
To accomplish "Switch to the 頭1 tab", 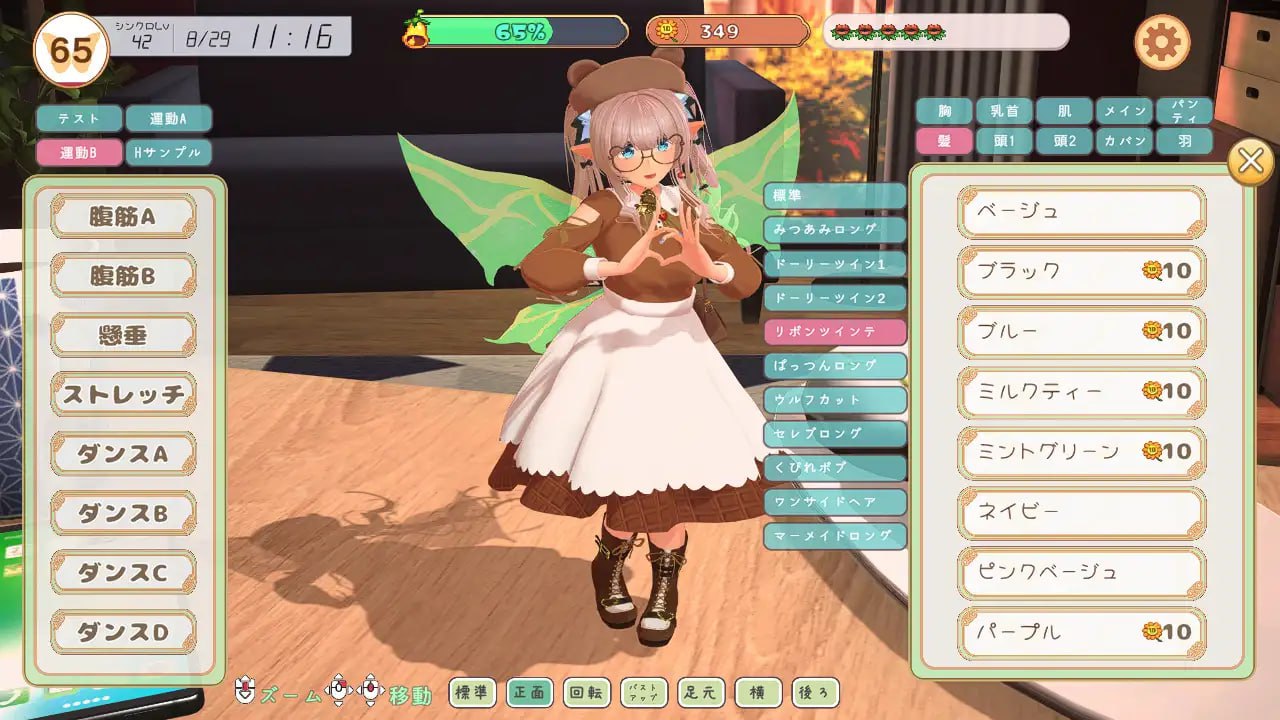I will pos(1004,139).
